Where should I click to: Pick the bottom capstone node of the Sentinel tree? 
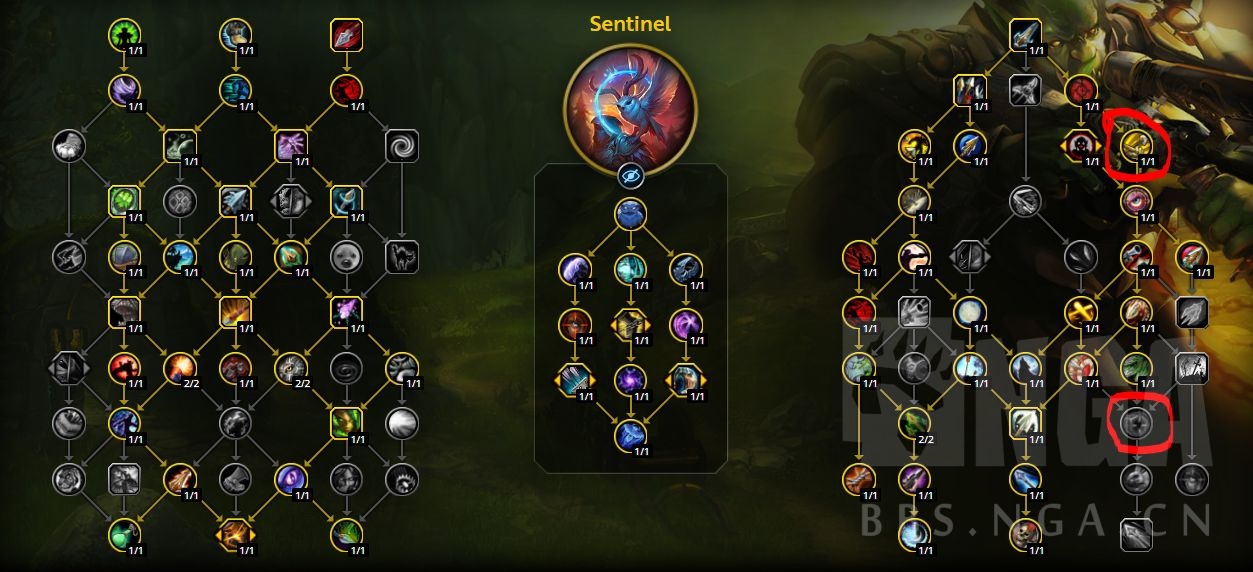click(630, 435)
